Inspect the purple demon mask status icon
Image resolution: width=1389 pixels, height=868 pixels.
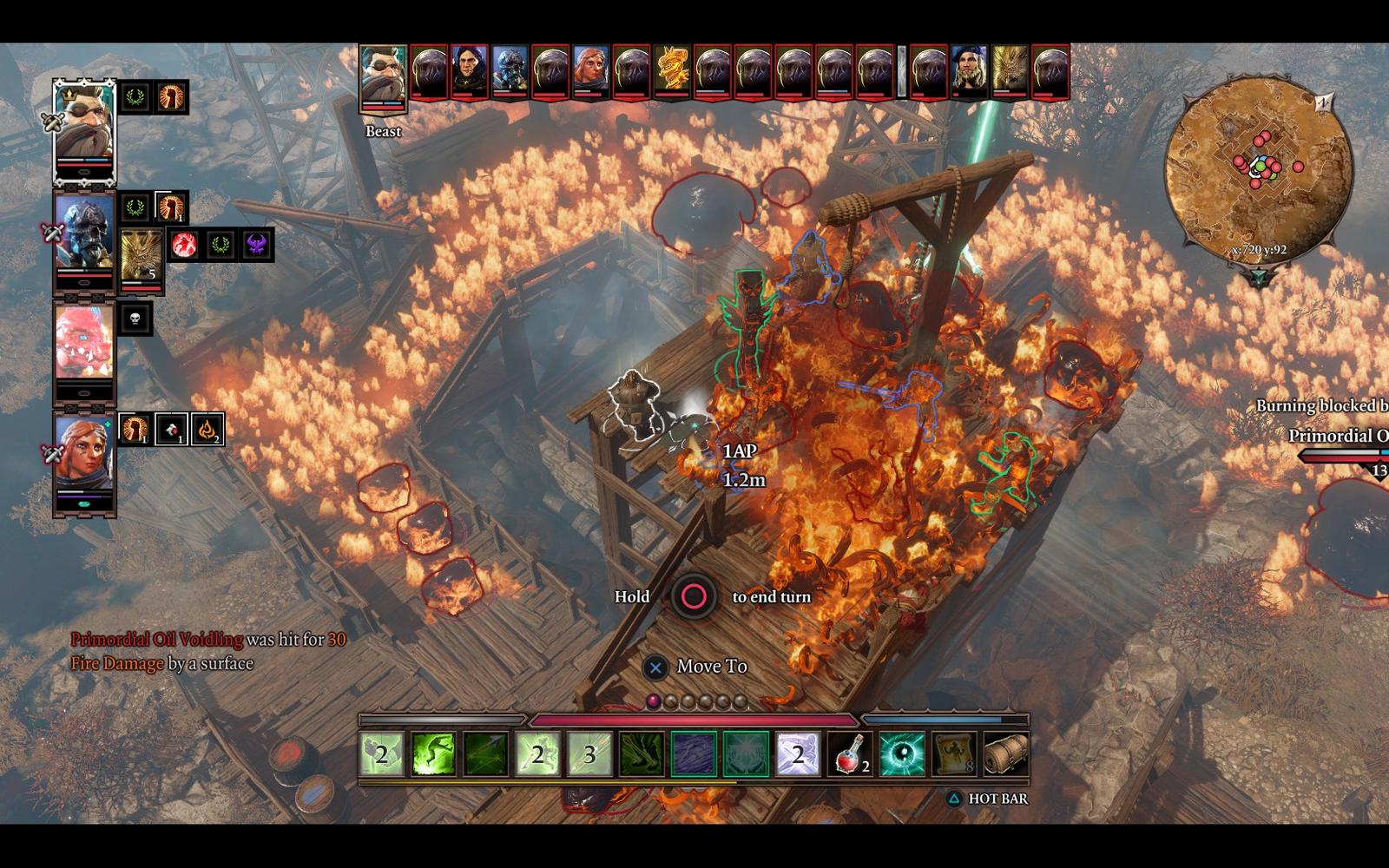257,246
